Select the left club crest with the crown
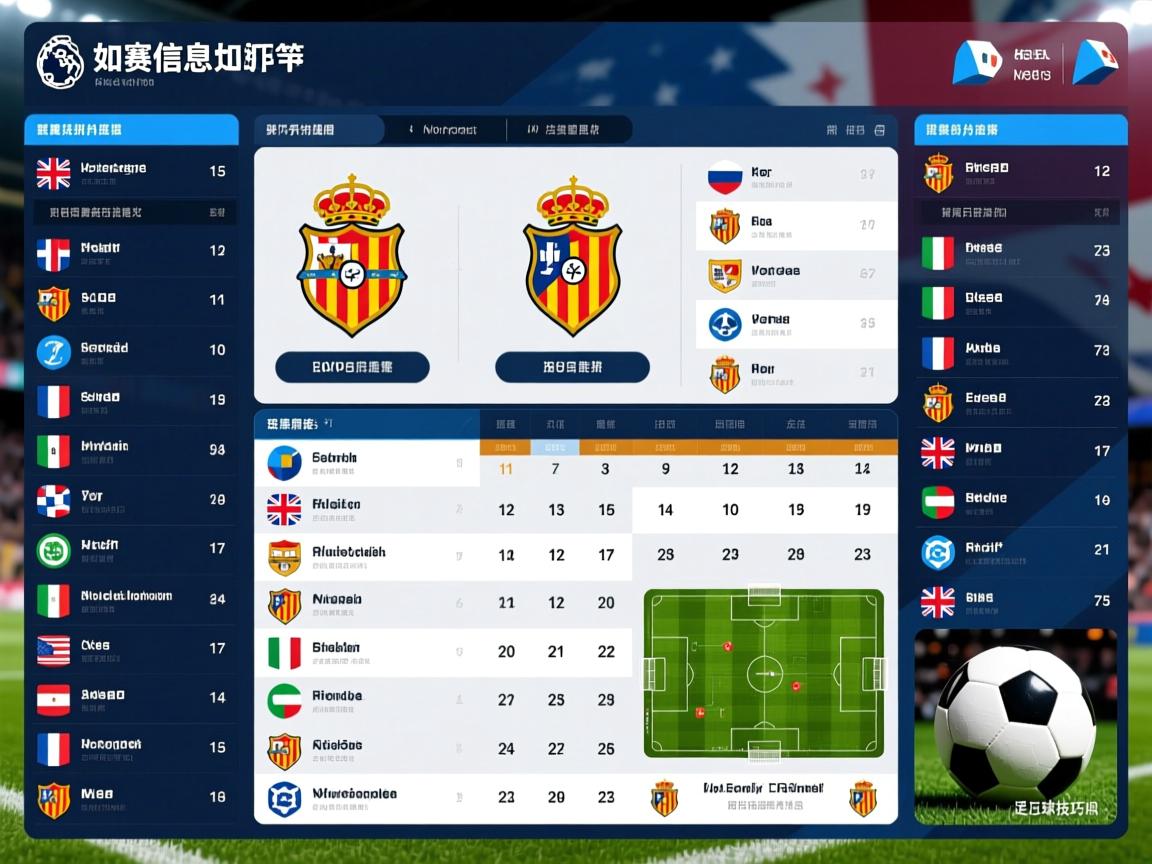This screenshot has width=1152, height=864. [352, 256]
